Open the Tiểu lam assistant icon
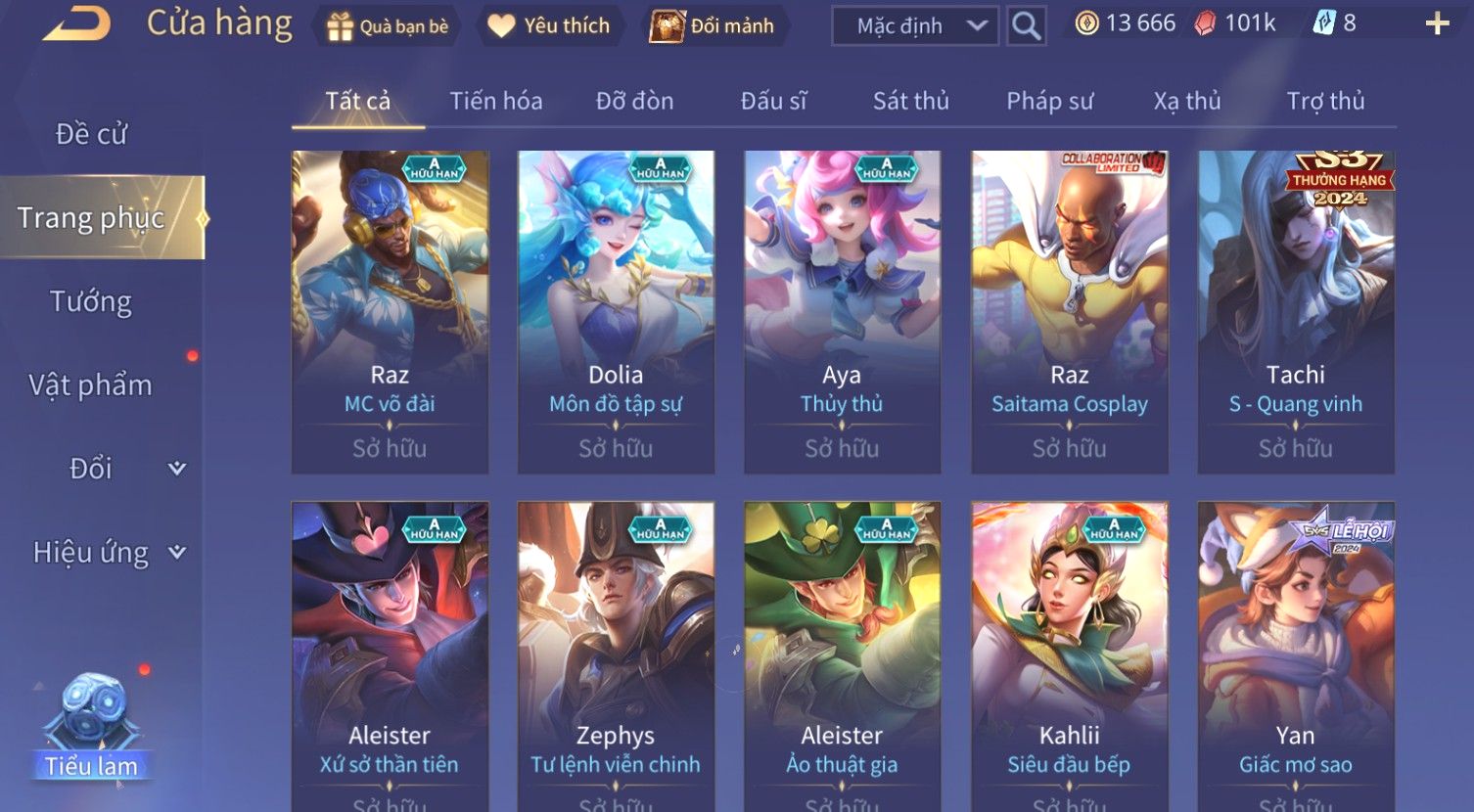 [x=92, y=726]
